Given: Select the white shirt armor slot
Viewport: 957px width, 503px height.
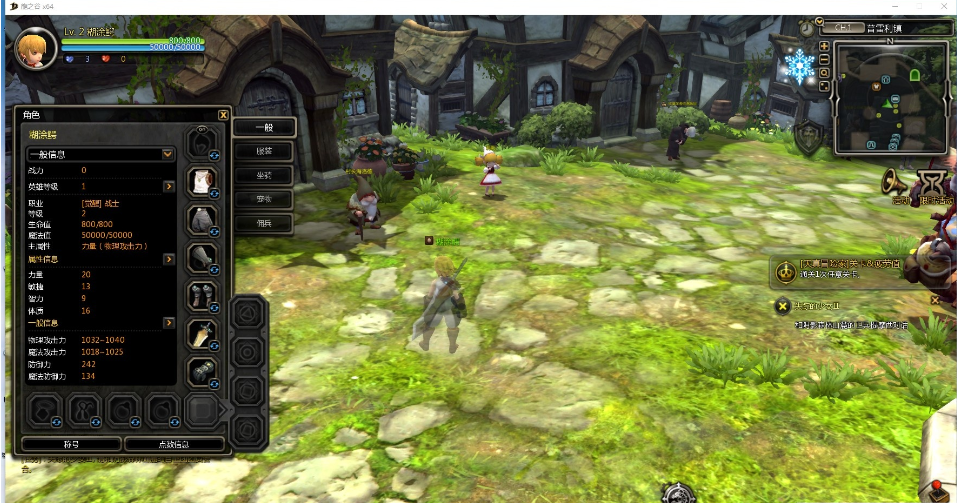Looking at the screenshot, I should pos(203,181).
